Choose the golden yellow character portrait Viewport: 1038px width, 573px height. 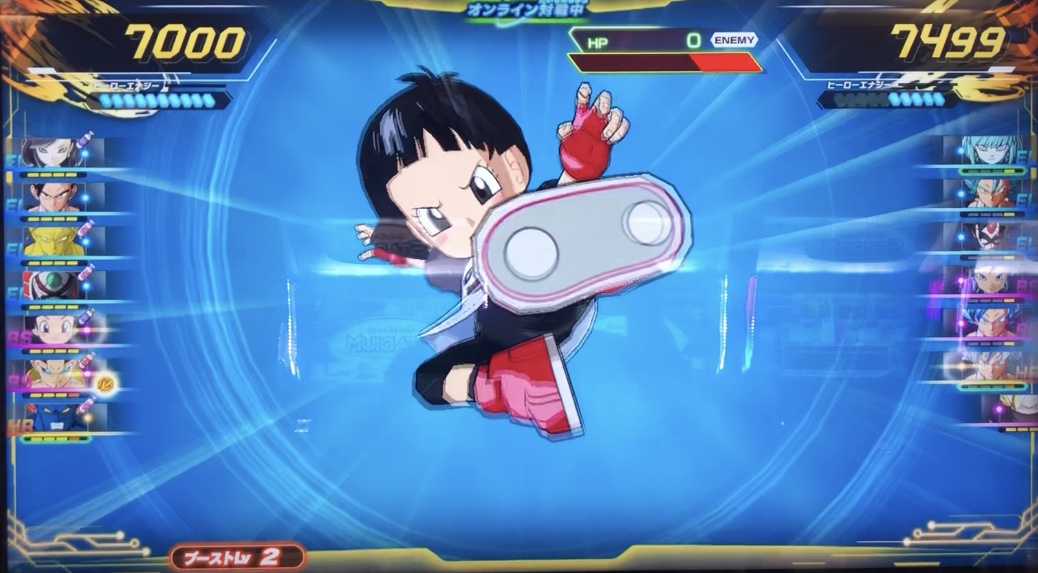[52, 241]
